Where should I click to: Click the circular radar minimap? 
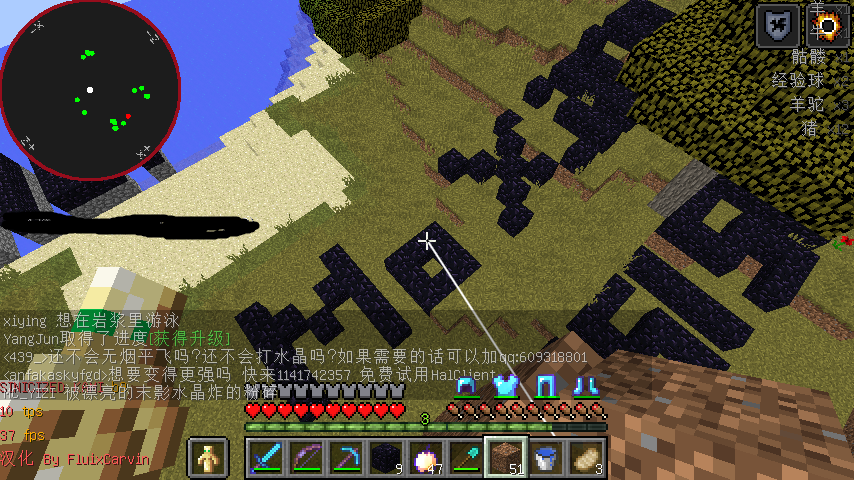coord(90,90)
